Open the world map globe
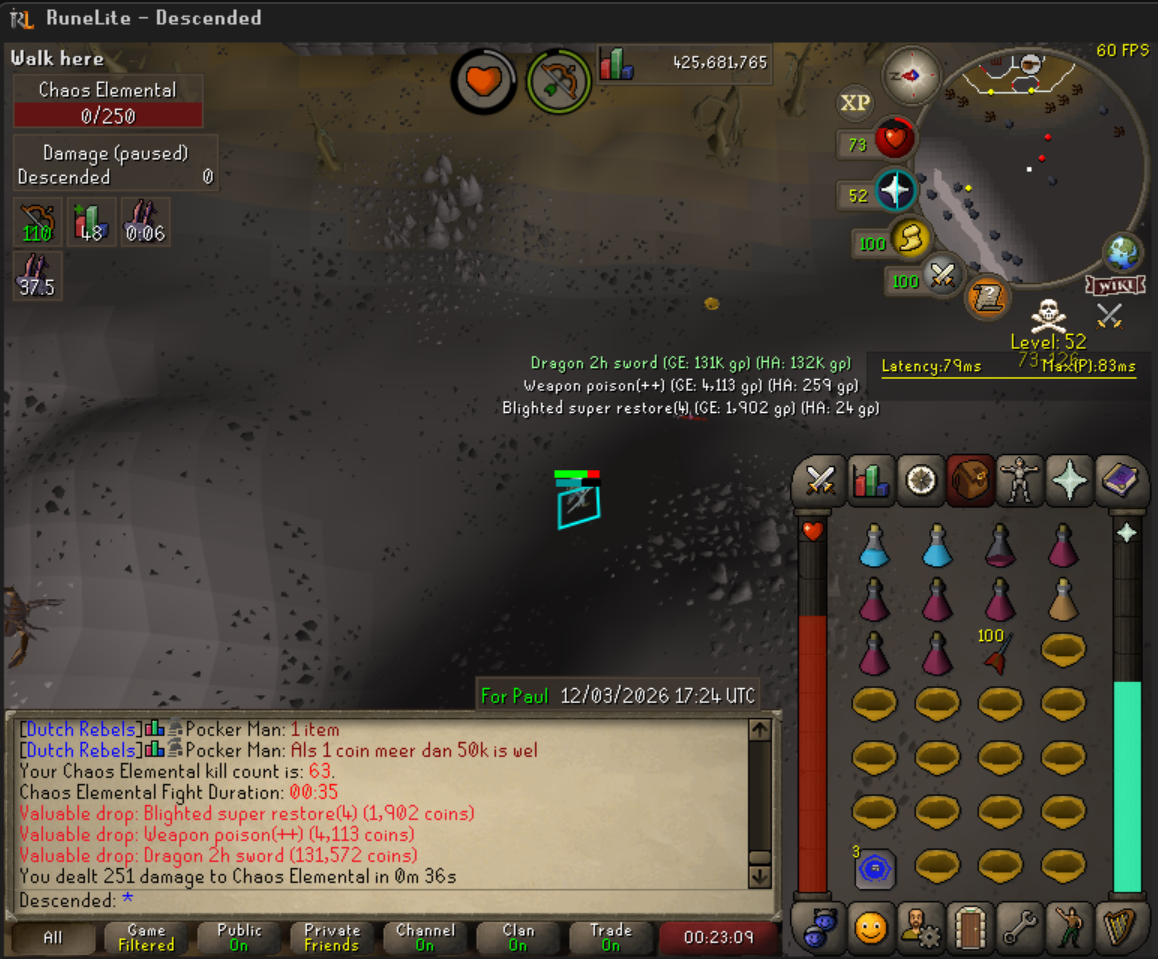 (1123, 251)
